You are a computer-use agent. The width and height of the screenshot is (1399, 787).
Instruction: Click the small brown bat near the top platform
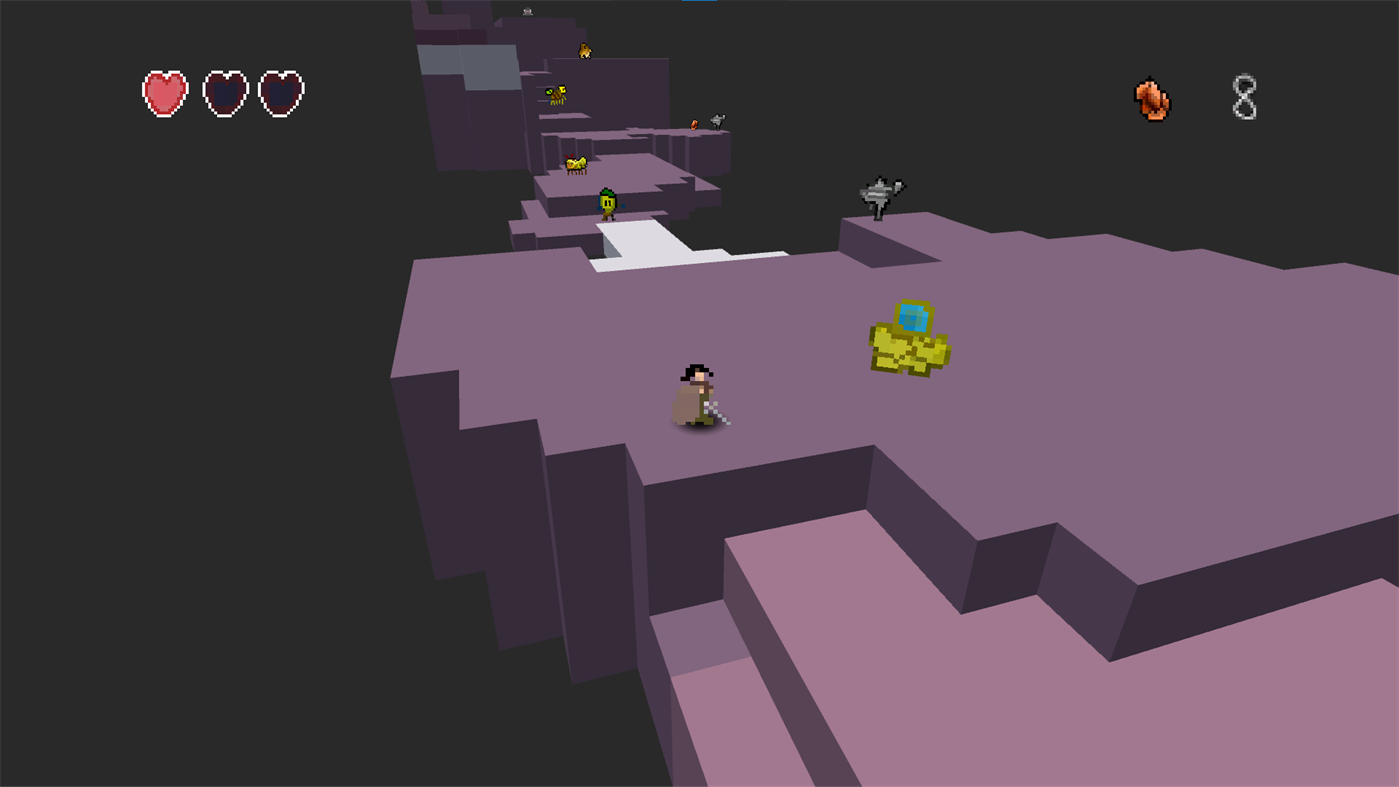(583, 50)
